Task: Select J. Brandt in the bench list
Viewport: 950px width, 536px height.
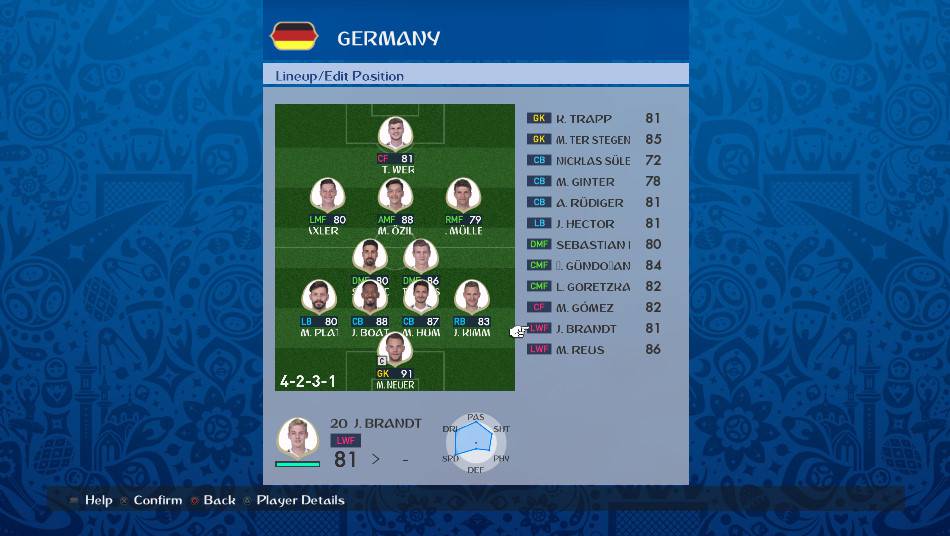Action: 593,328
